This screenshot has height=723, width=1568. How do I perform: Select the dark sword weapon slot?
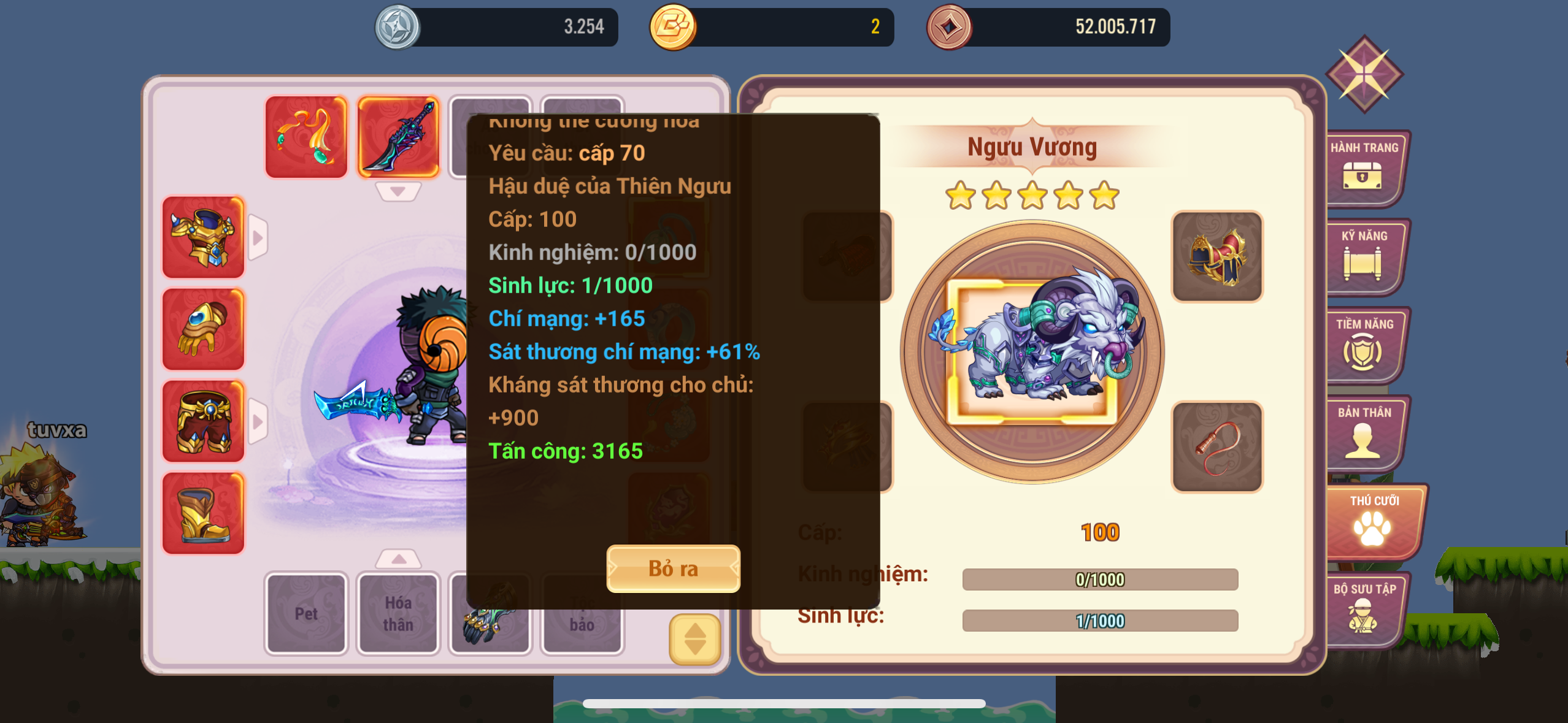tap(398, 137)
